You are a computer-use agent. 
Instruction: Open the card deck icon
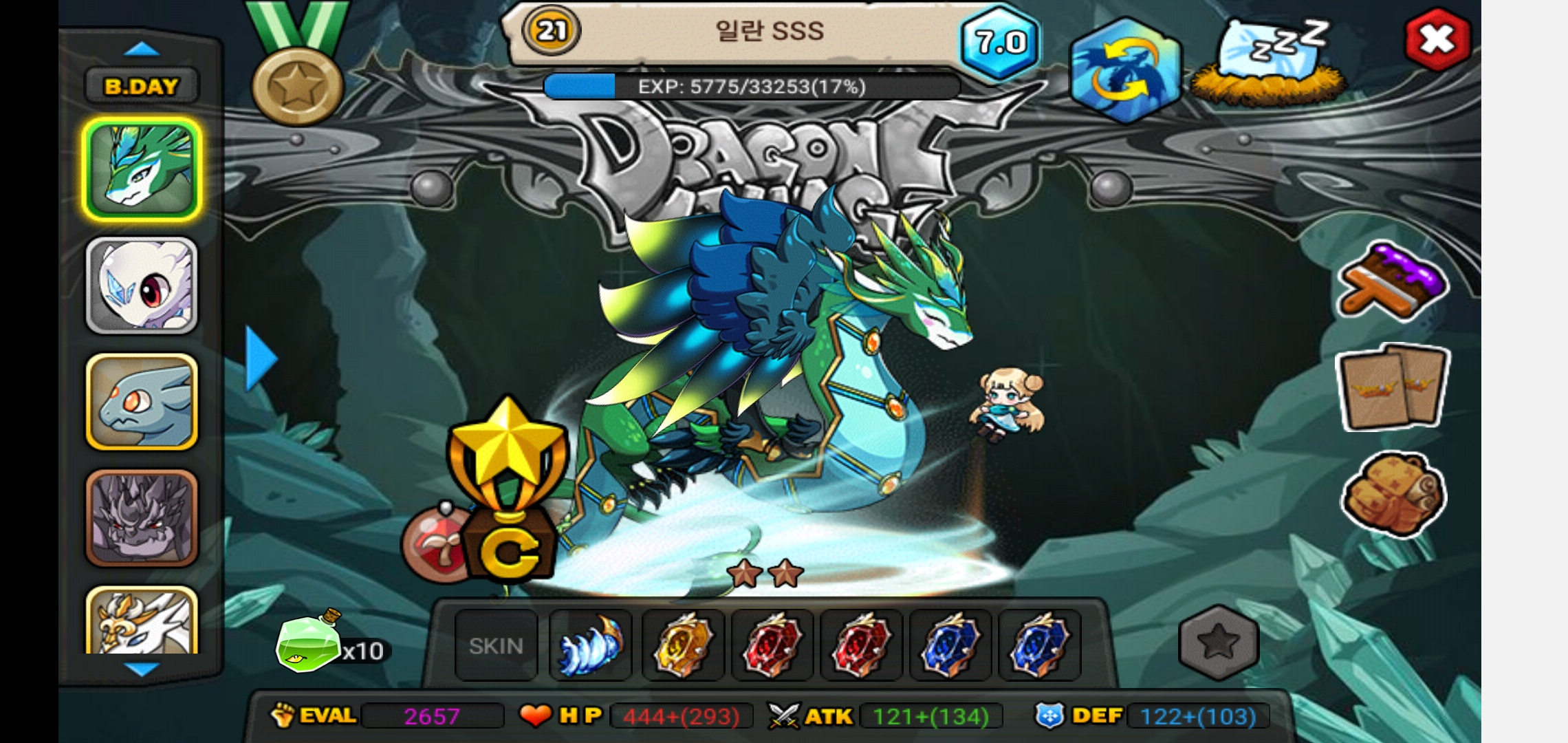pos(1393,388)
